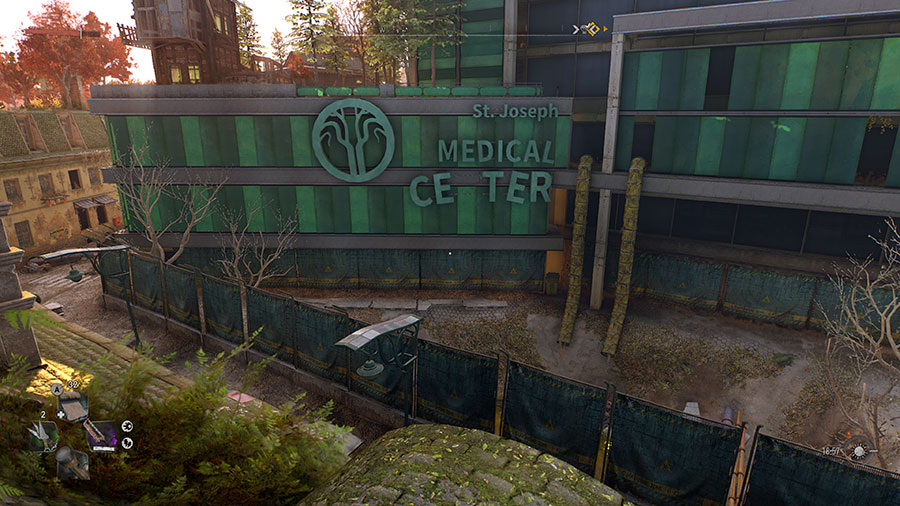Select the bandage roll item slot

[73, 407]
